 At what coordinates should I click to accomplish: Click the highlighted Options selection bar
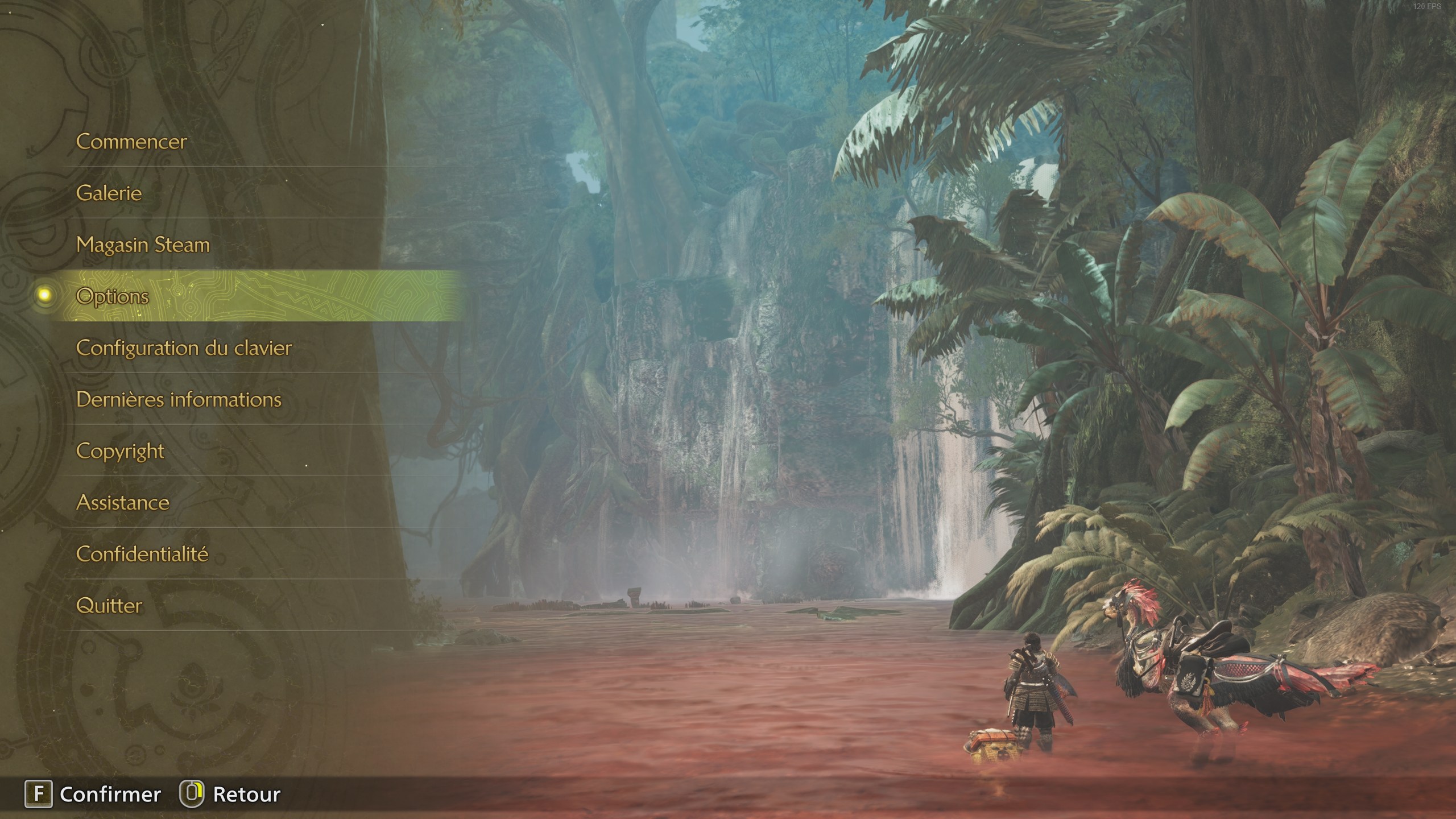click(x=256, y=297)
